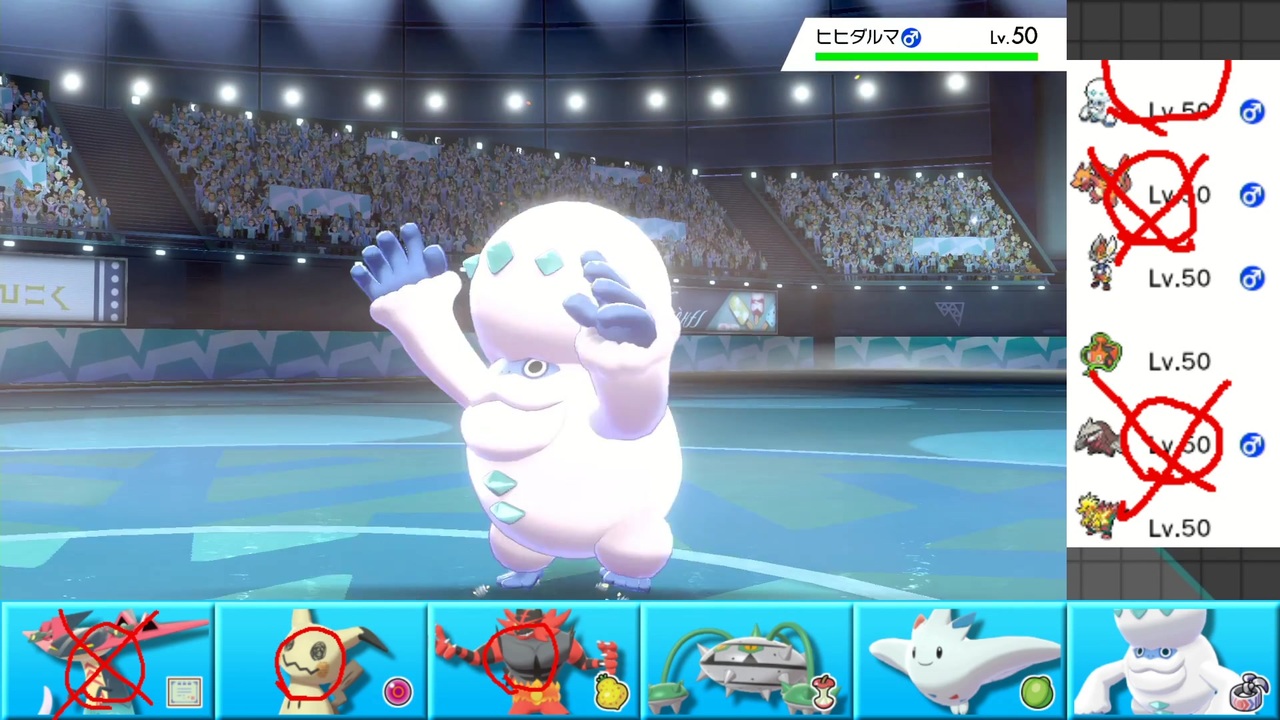
Task: Select the opponent's Cinderace row
Action: coord(1172,277)
